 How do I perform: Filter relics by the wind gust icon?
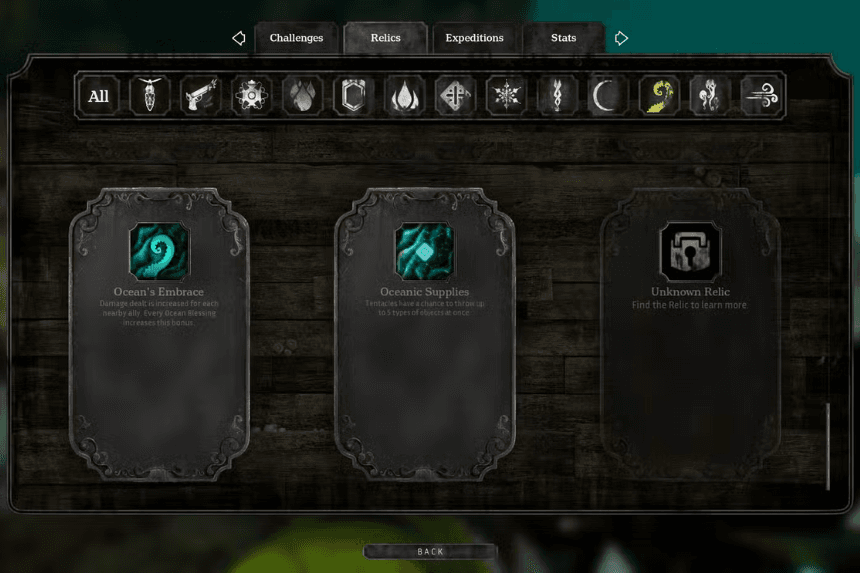pos(762,96)
